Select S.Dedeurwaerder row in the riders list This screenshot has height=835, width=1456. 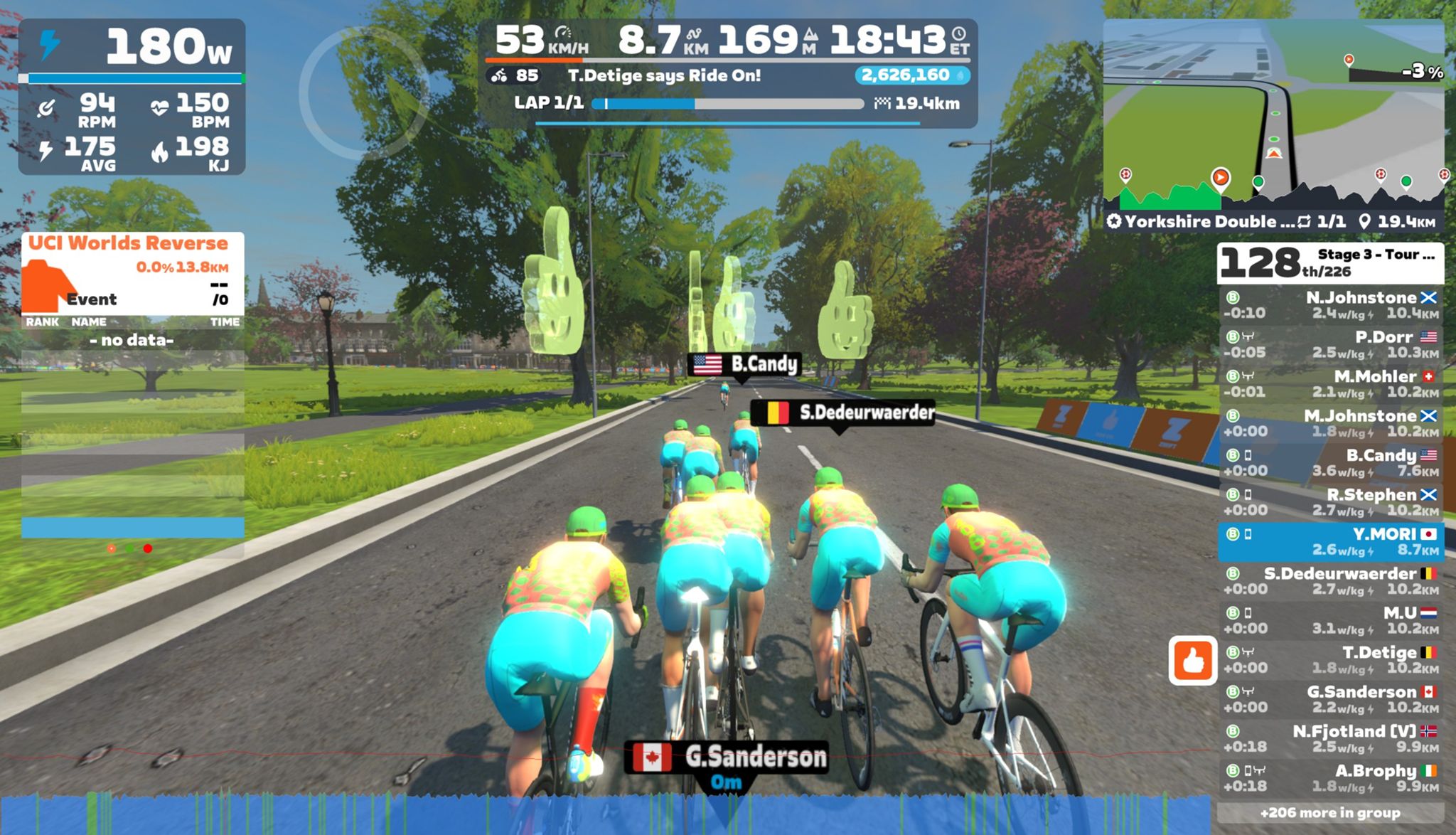[x=1330, y=581]
